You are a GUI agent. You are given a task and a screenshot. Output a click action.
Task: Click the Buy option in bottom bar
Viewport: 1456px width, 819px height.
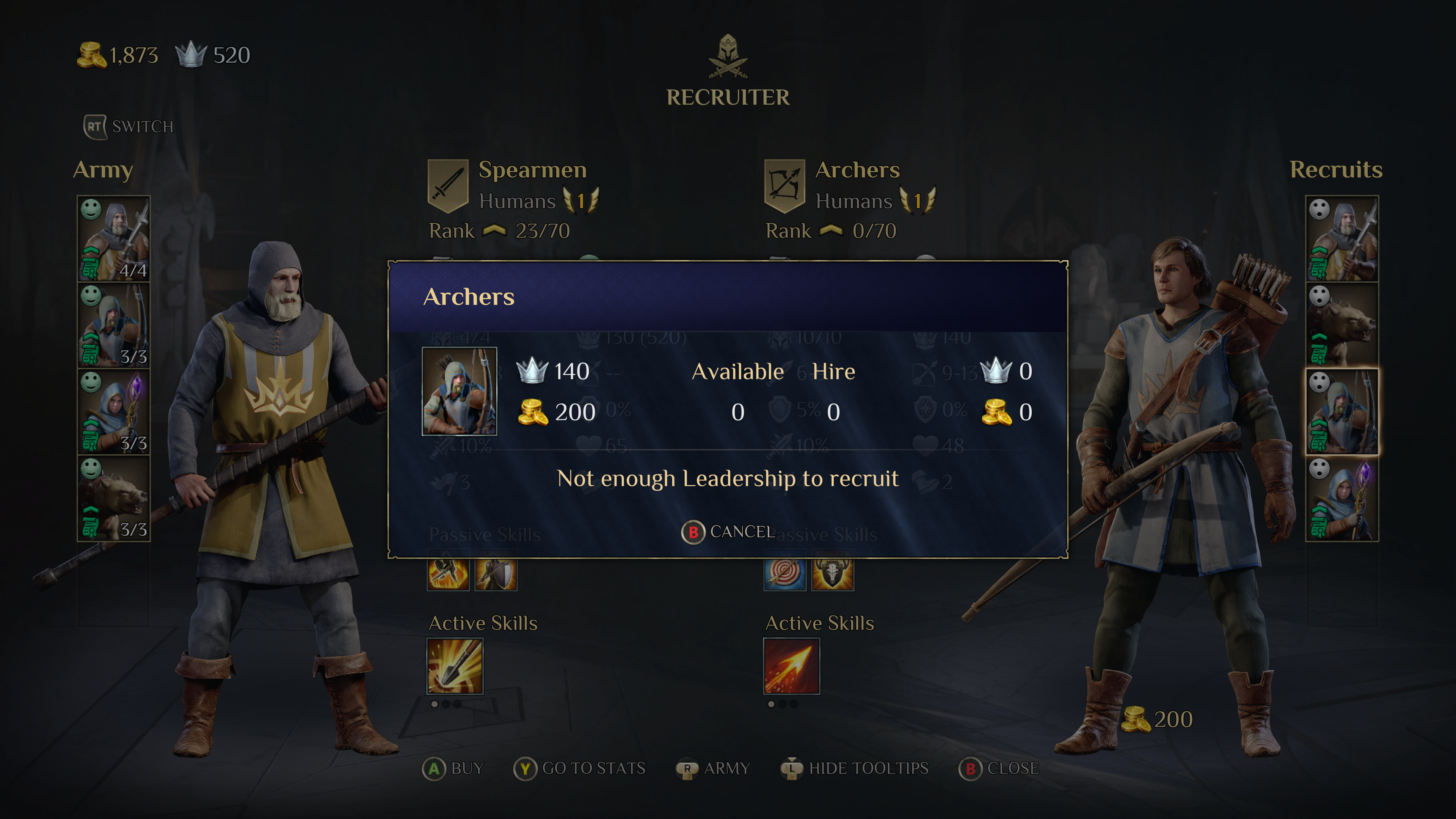(453, 768)
